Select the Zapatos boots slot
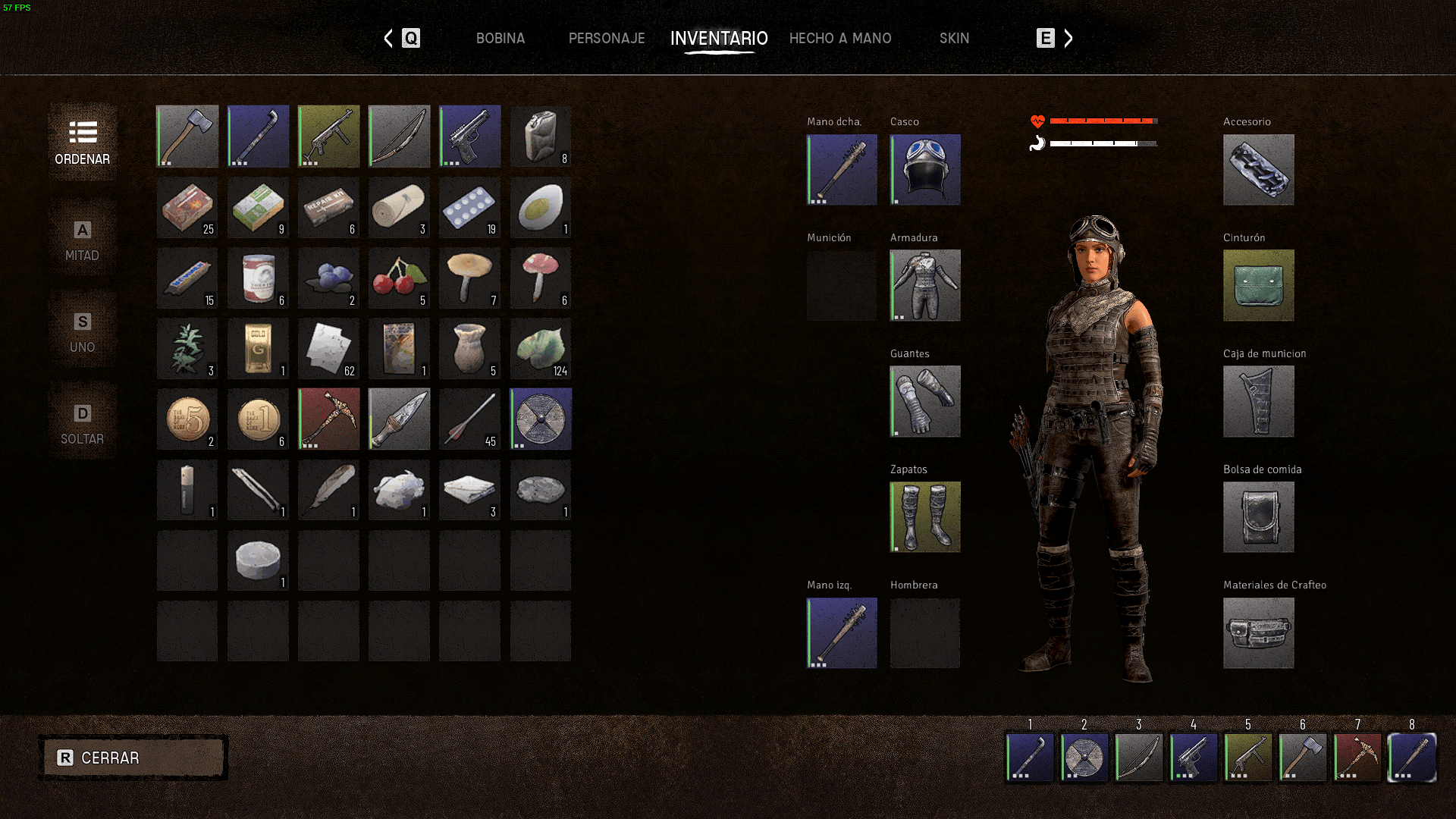This screenshot has width=1456, height=819. pyautogui.click(x=925, y=517)
